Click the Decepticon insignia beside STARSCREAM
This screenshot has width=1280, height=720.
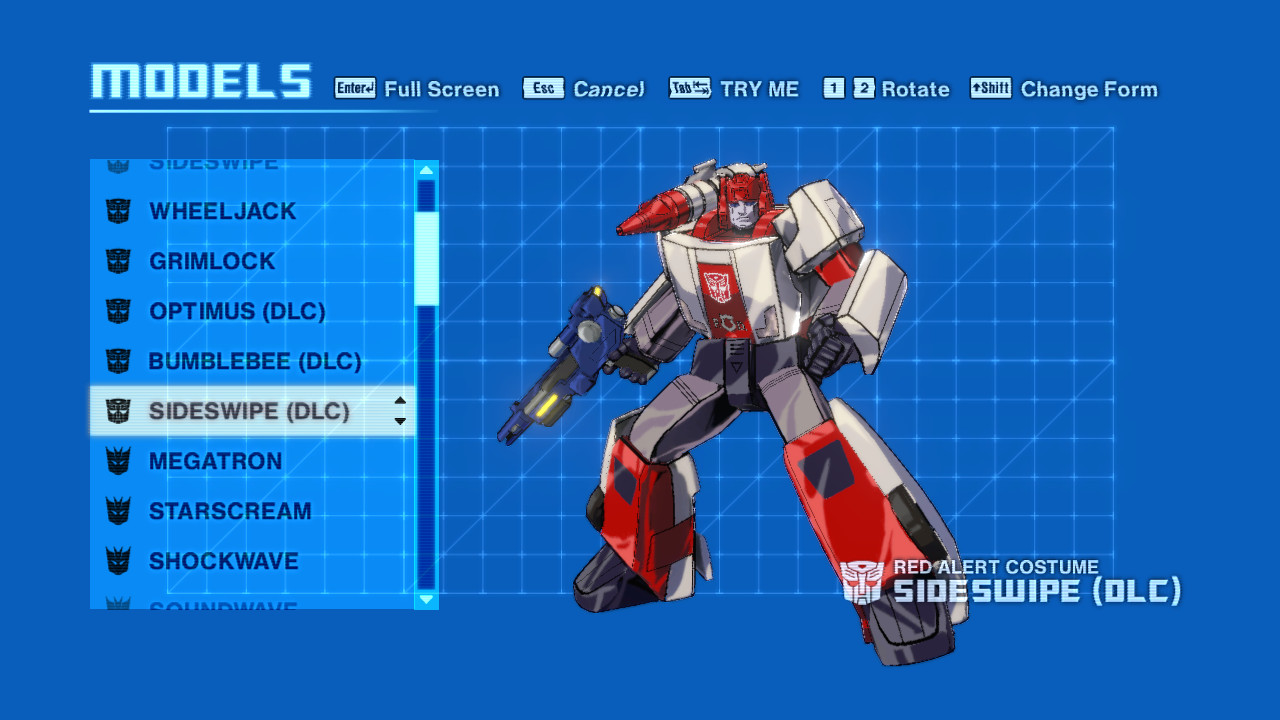pyautogui.click(x=120, y=511)
